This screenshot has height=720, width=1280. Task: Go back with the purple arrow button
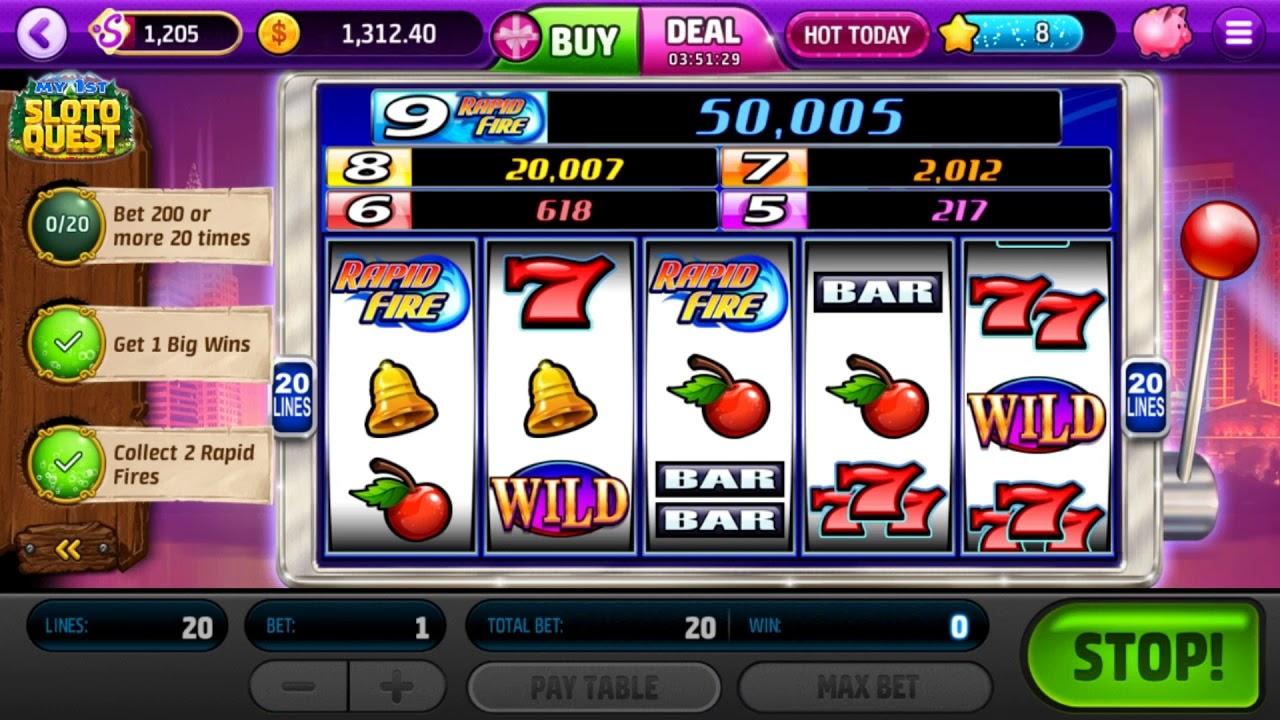(x=41, y=34)
